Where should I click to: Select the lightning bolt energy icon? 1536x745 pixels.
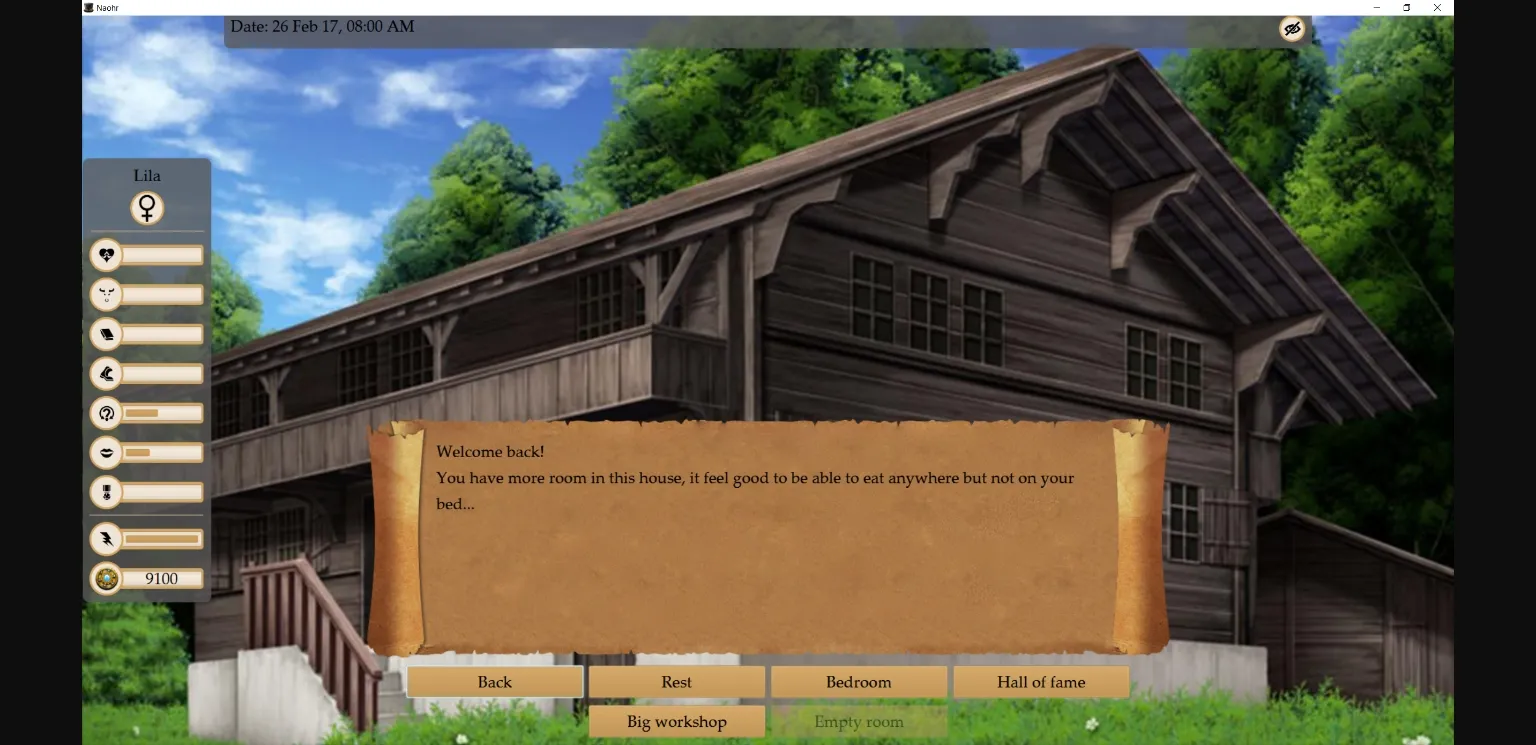coord(106,538)
